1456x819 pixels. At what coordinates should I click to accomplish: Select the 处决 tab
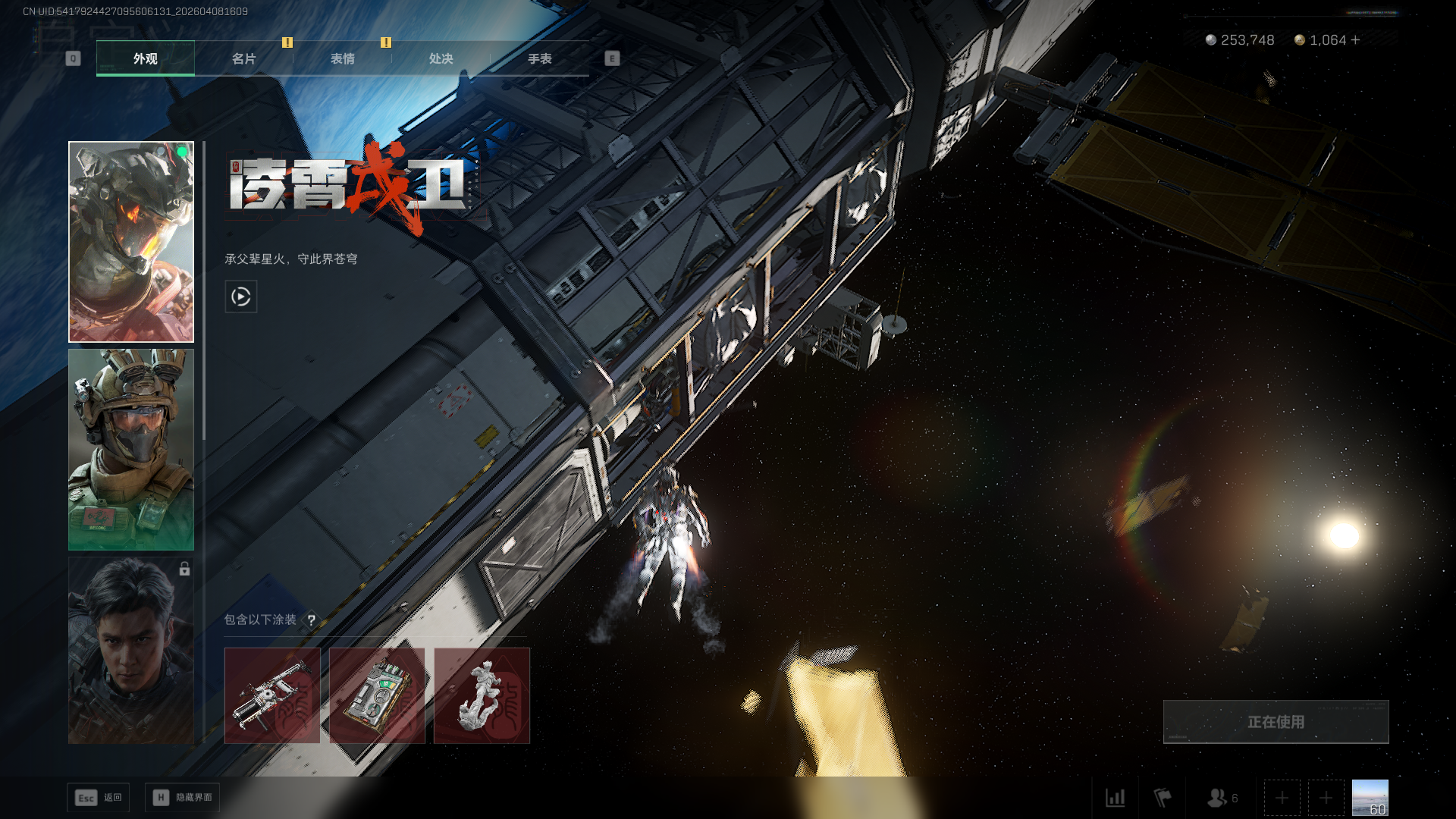coord(441,58)
